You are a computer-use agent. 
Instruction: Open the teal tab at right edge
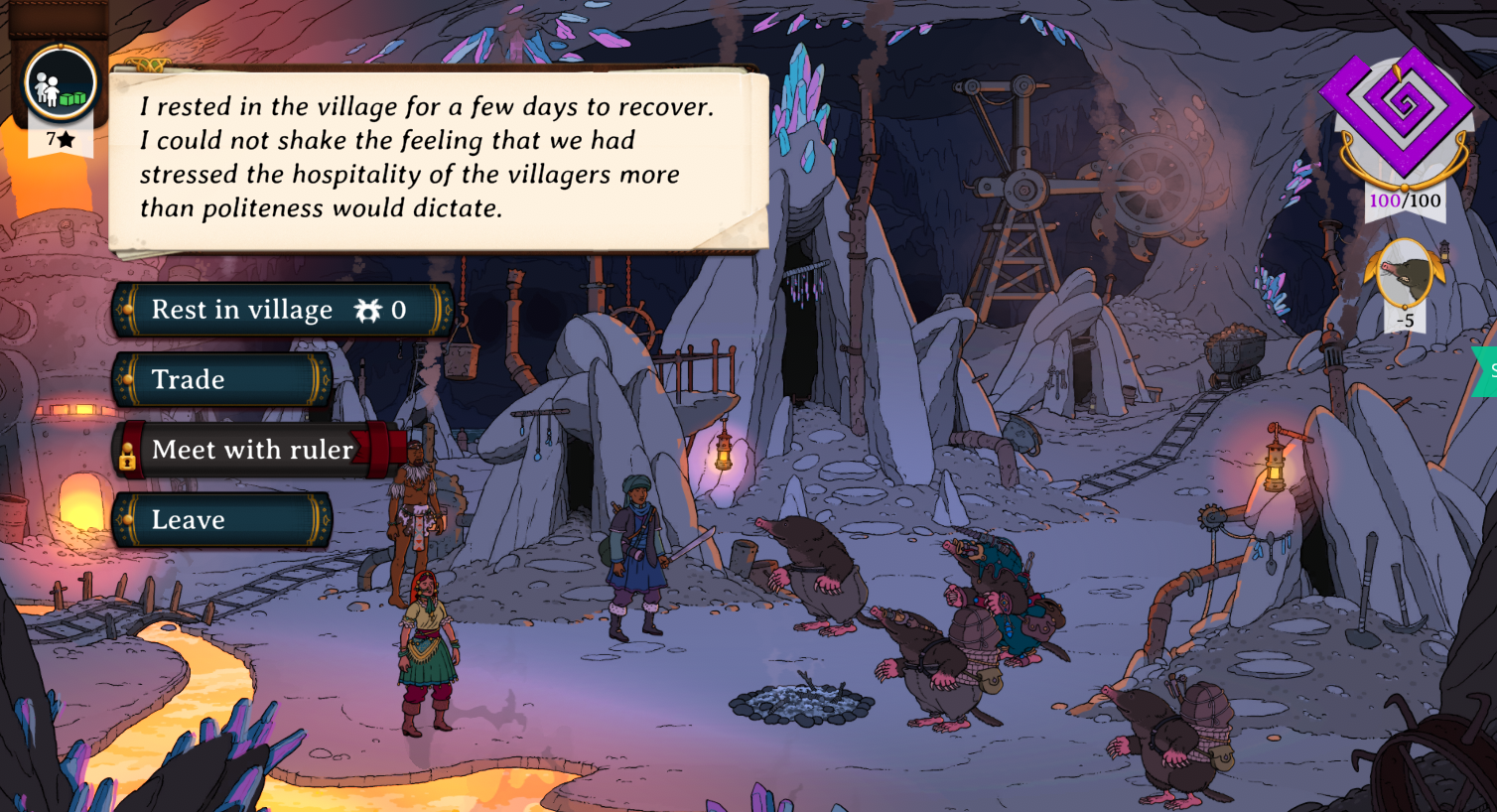click(x=1486, y=371)
